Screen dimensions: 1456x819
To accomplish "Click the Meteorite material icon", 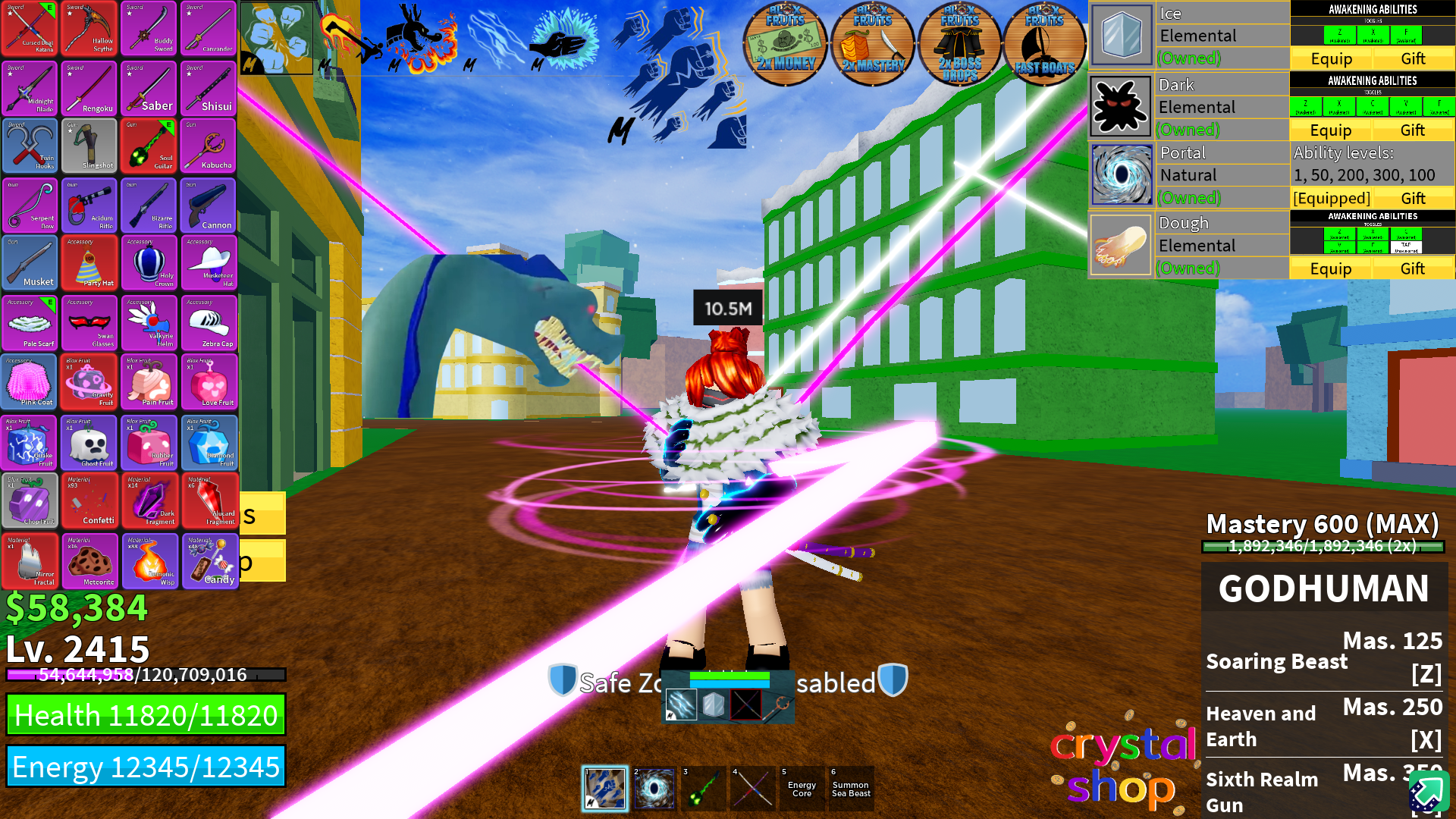I will 89,561.
